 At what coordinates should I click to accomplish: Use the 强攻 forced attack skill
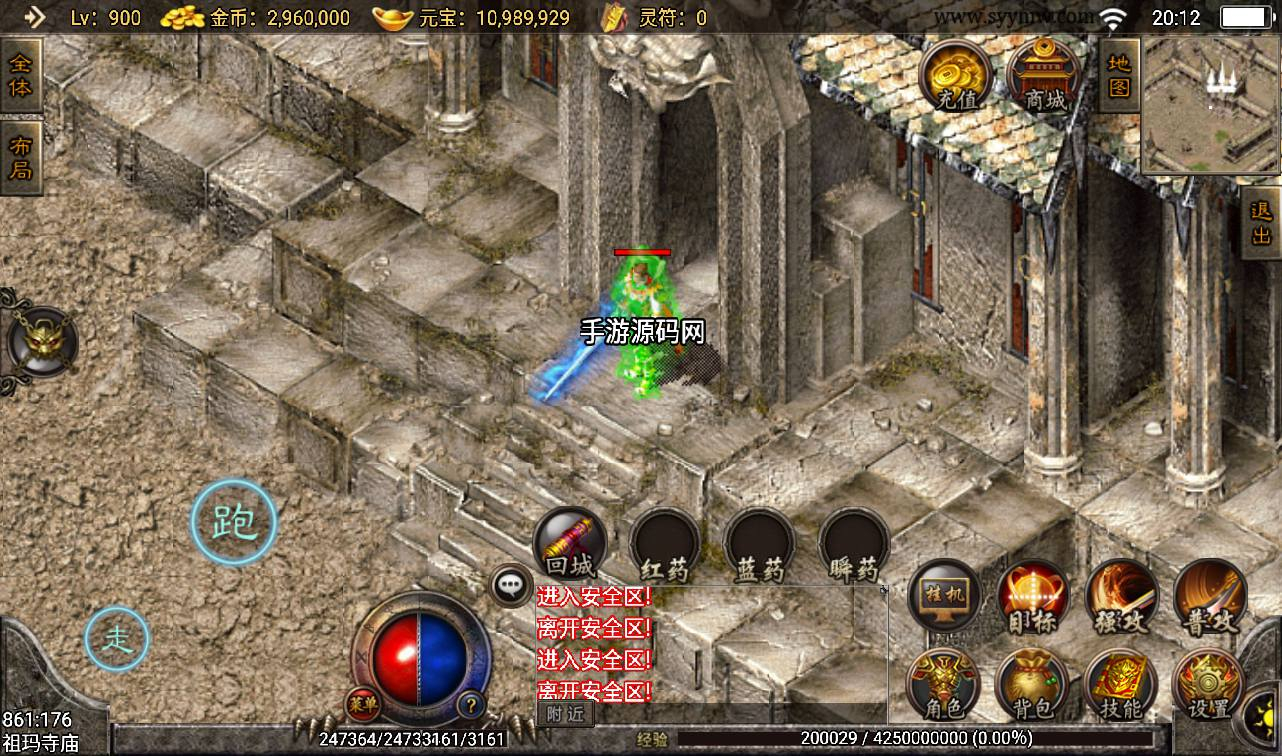1121,596
